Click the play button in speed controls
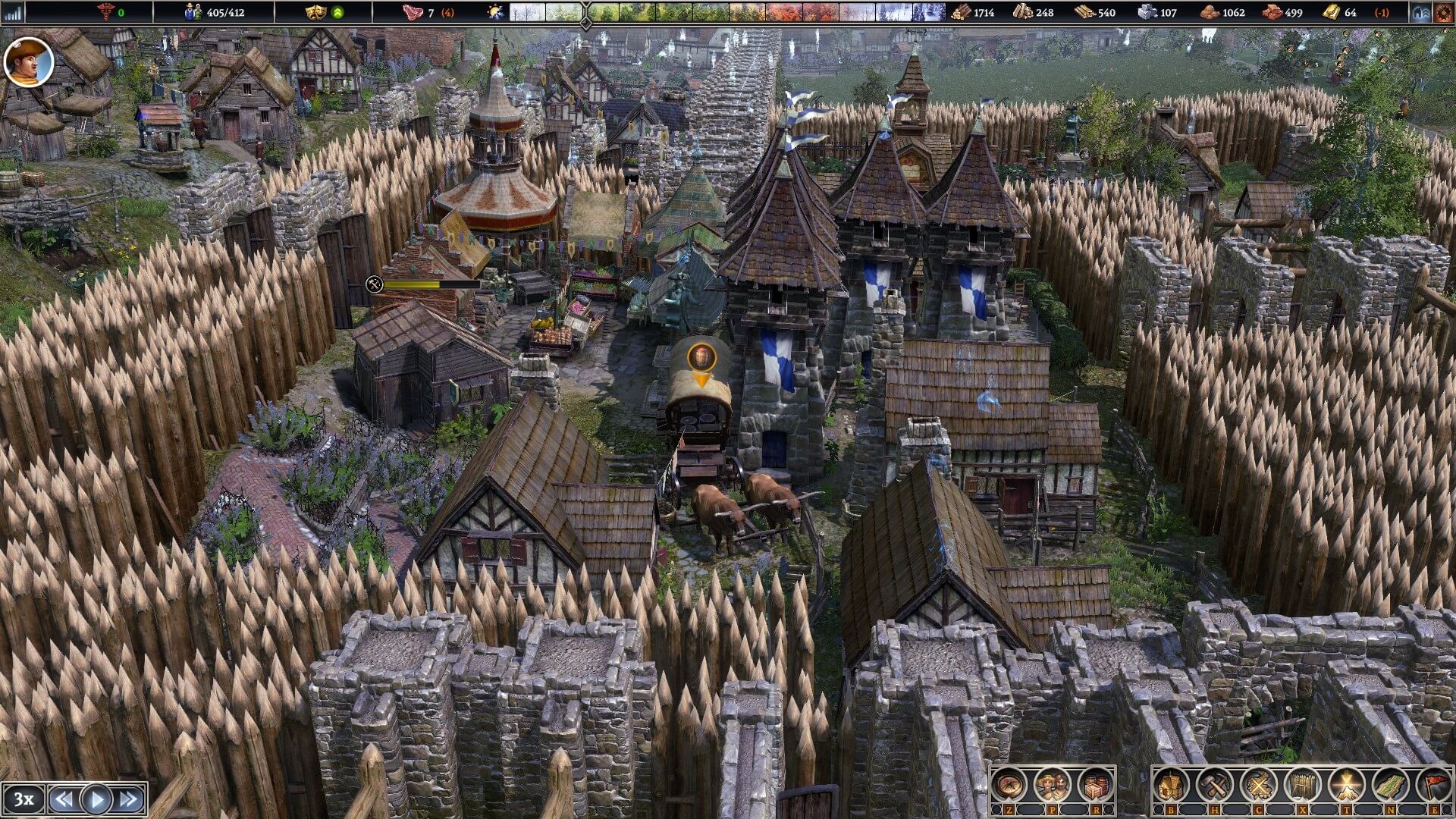This screenshot has width=1456, height=819. [96, 799]
